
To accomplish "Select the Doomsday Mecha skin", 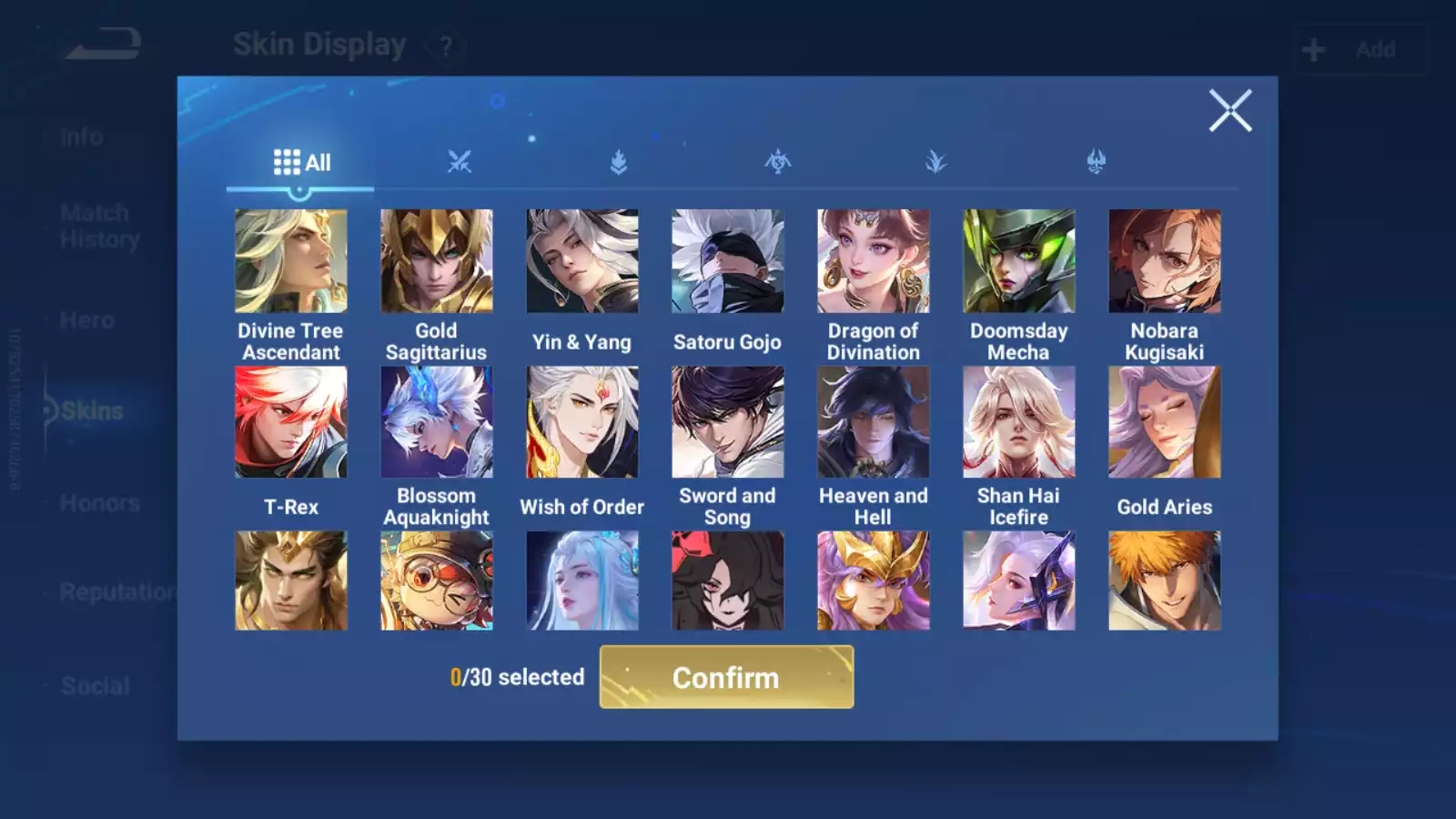I will [1019, 262].
